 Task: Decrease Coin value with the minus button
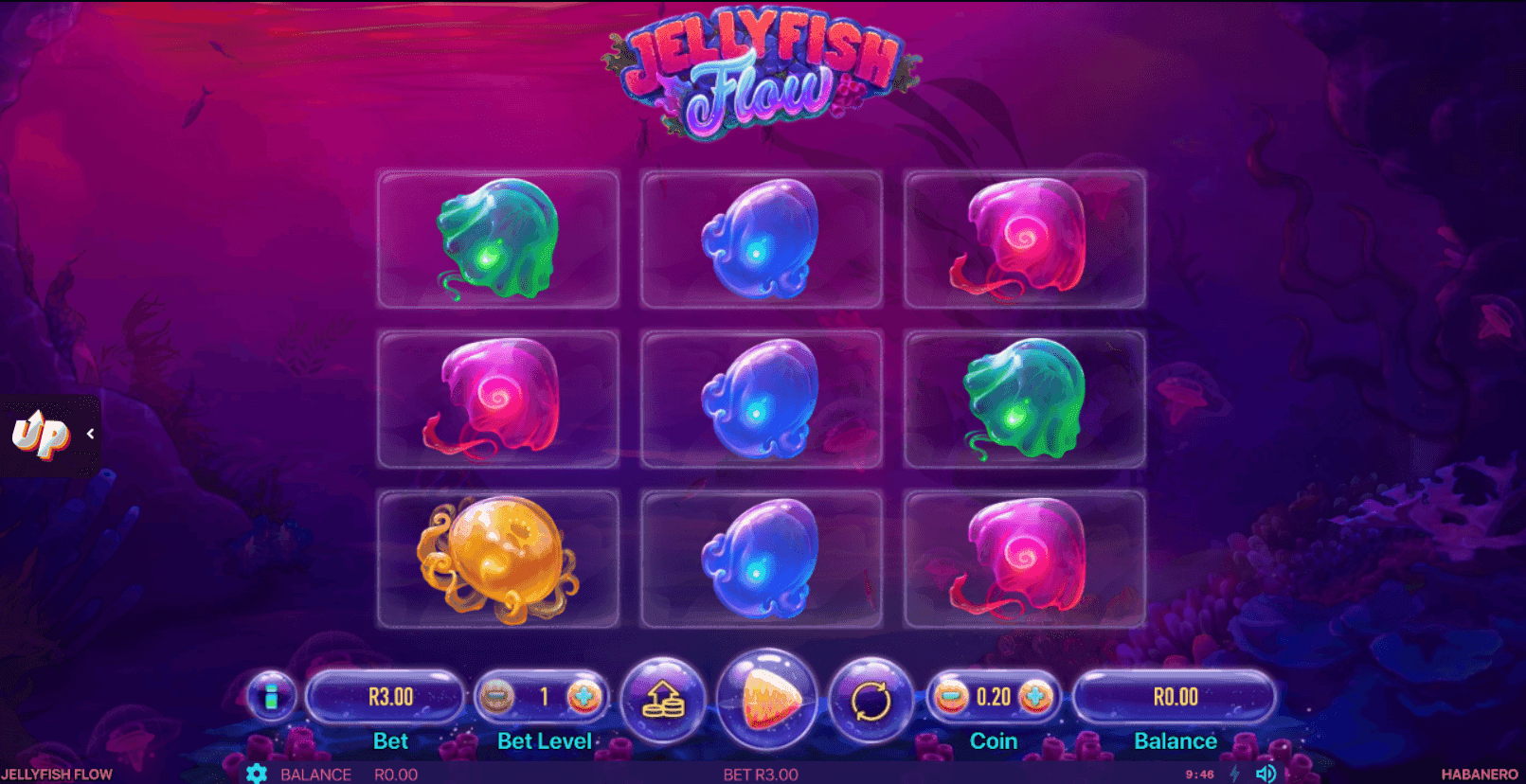950,697
